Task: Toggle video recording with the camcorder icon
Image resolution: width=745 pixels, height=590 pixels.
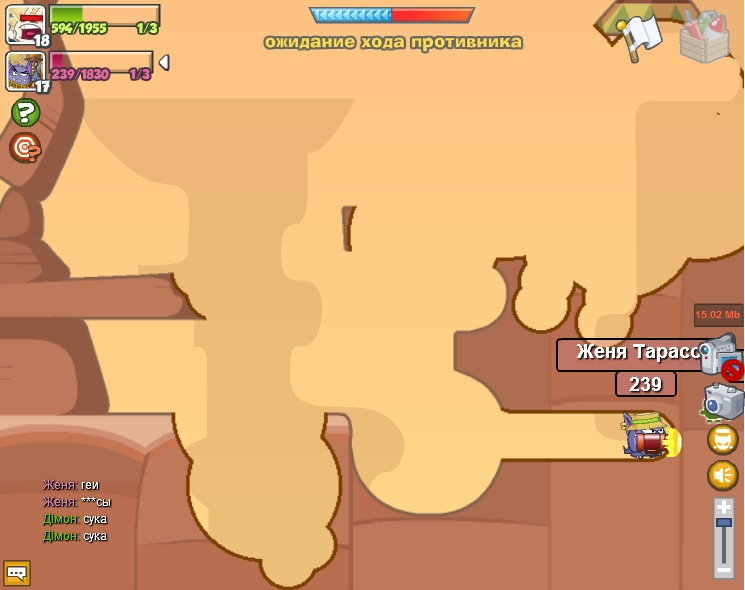Action: (x=720, y=356)
